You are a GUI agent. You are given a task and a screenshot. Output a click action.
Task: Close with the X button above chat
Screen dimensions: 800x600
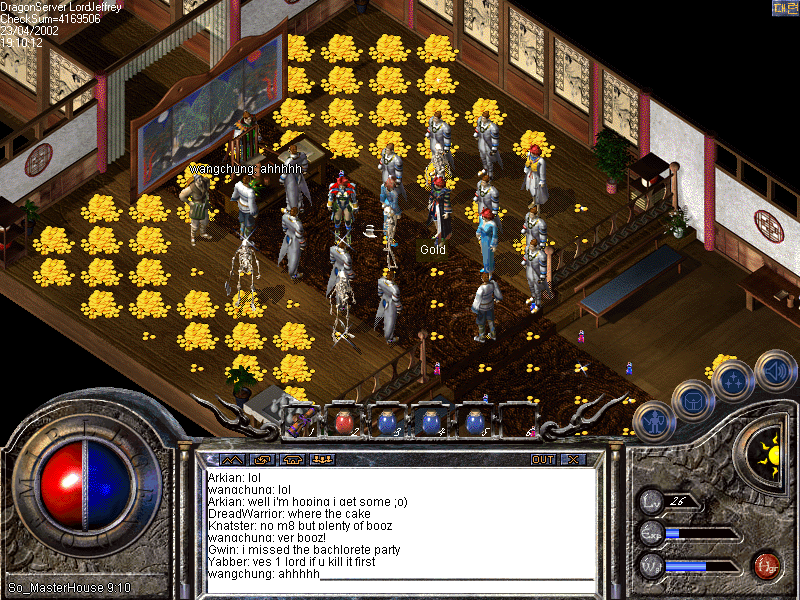pyautogui.click(x=572, y=460)
